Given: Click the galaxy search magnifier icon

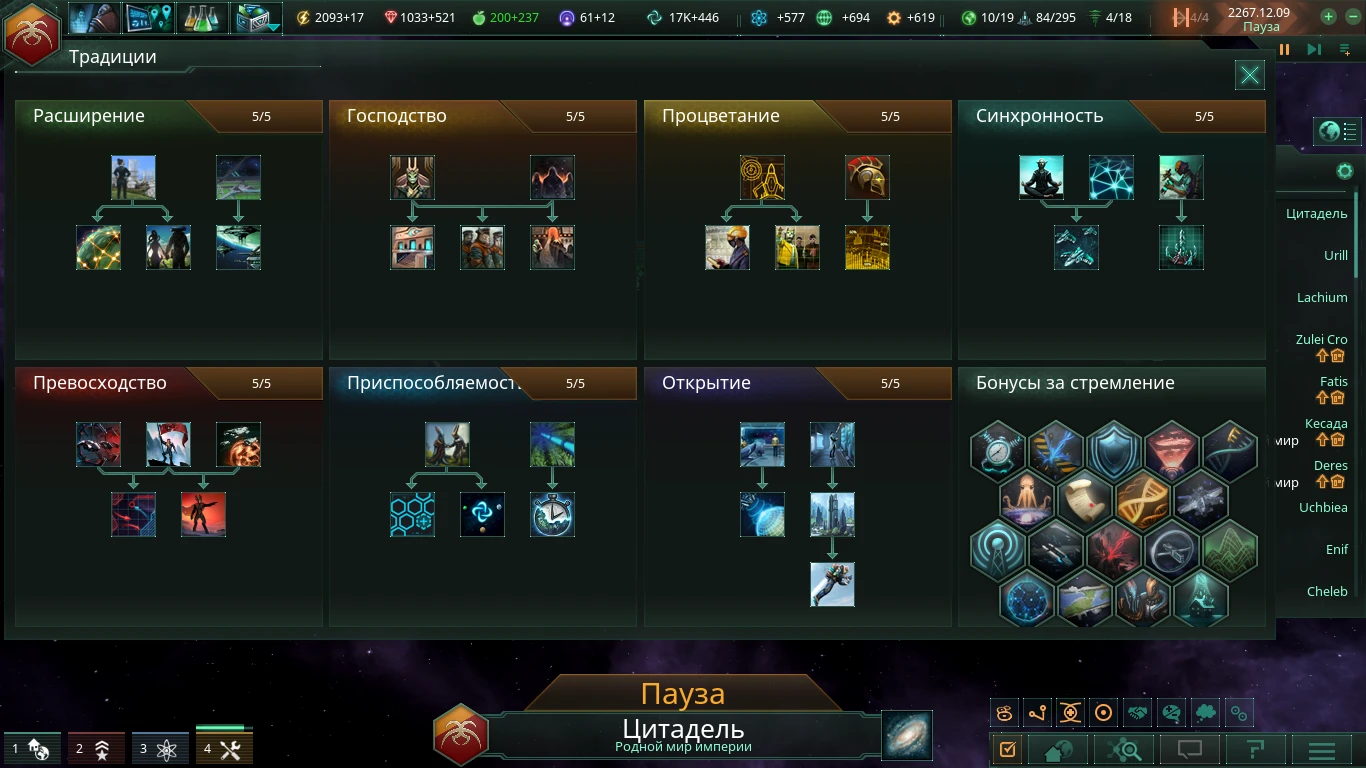Looking at the screenshot, I should coord(1124,748).
